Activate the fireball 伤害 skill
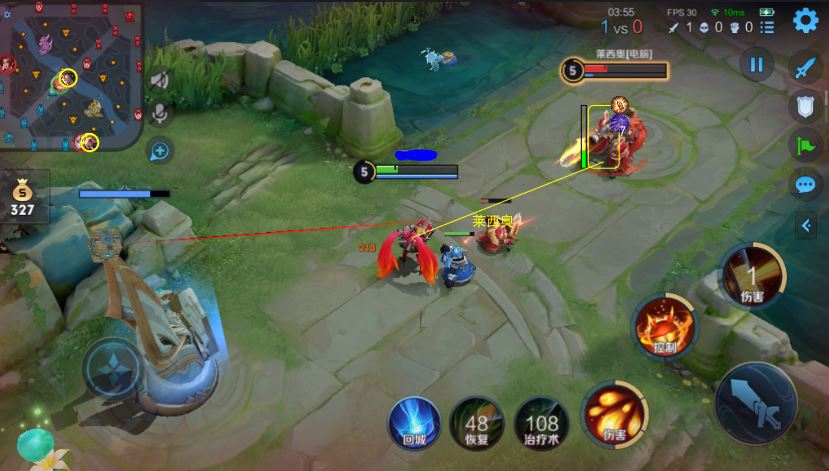Image resolution: width=829 pixels, height=471 pixels. 613,414
